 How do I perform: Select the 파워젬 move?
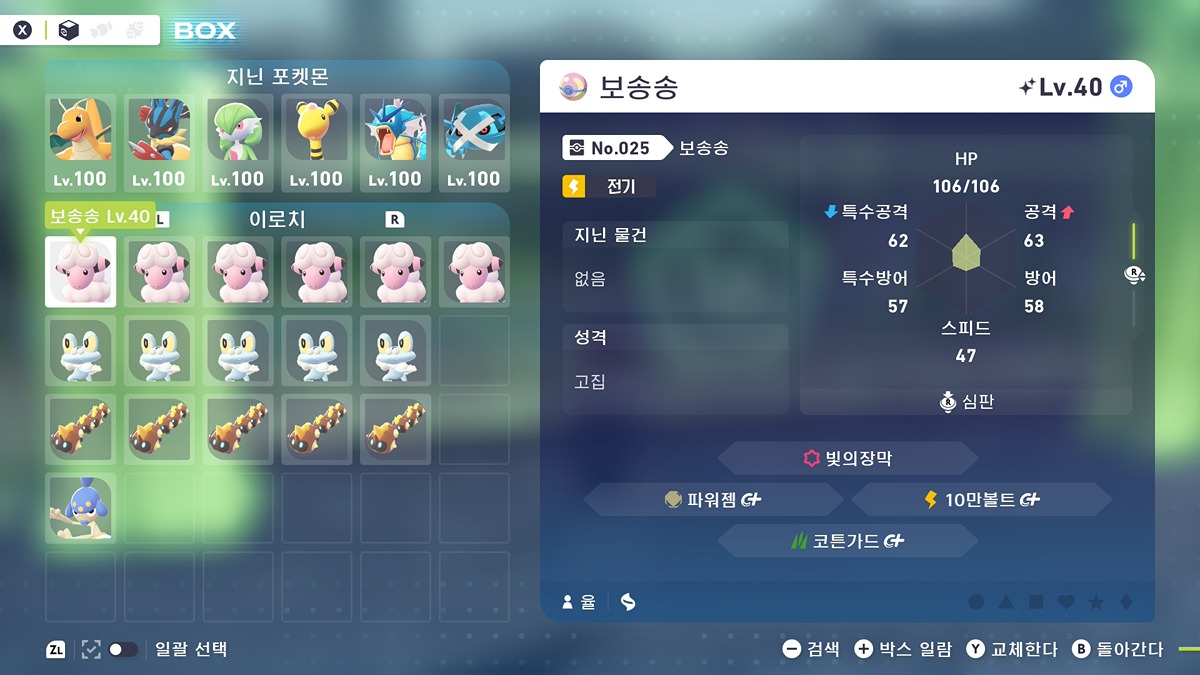point(714,500)
